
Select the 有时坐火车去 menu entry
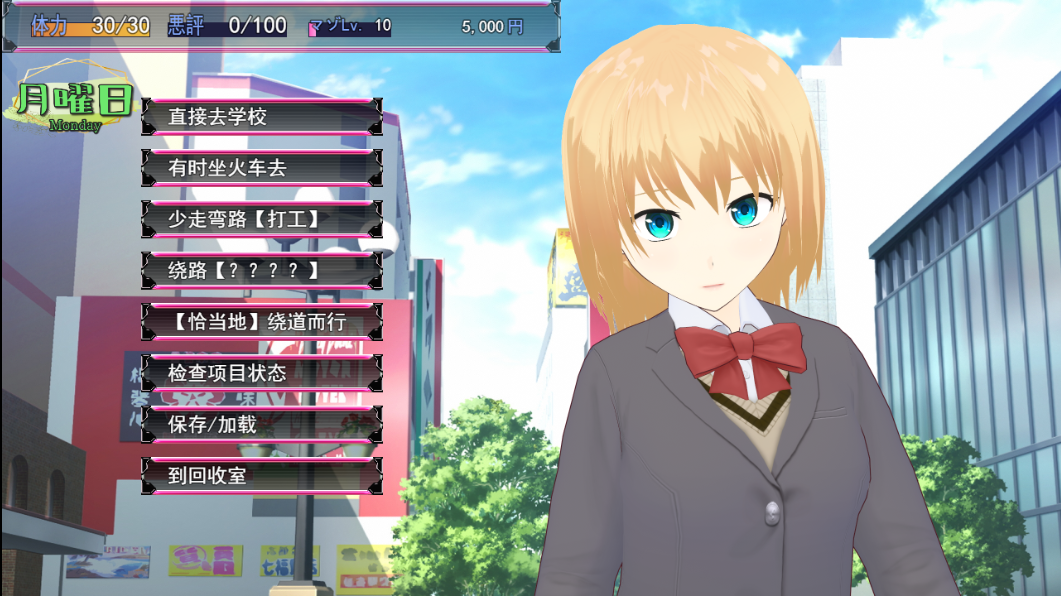pos(261,168)
